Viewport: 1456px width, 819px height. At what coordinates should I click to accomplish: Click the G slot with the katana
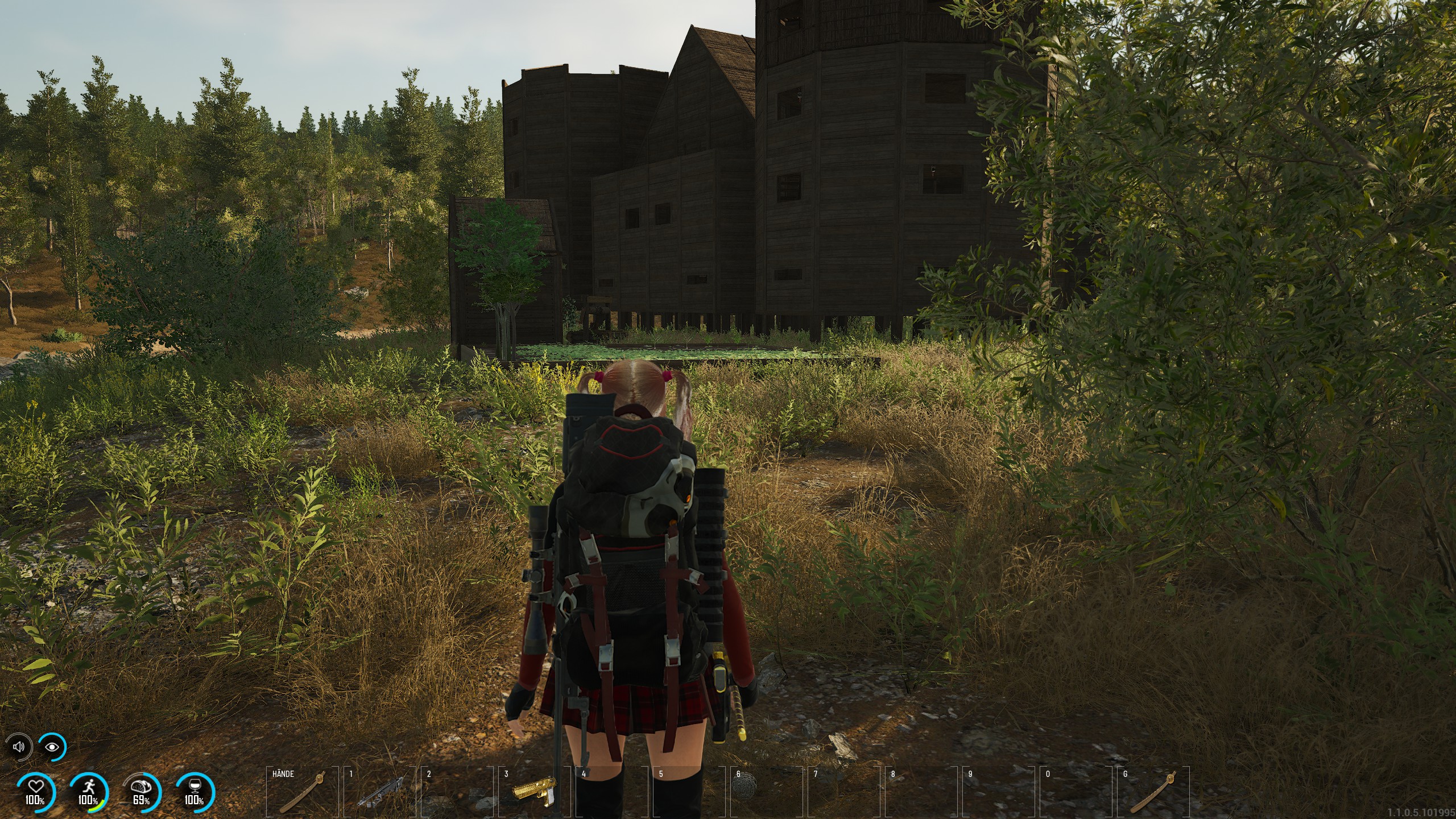(1153, 791)
